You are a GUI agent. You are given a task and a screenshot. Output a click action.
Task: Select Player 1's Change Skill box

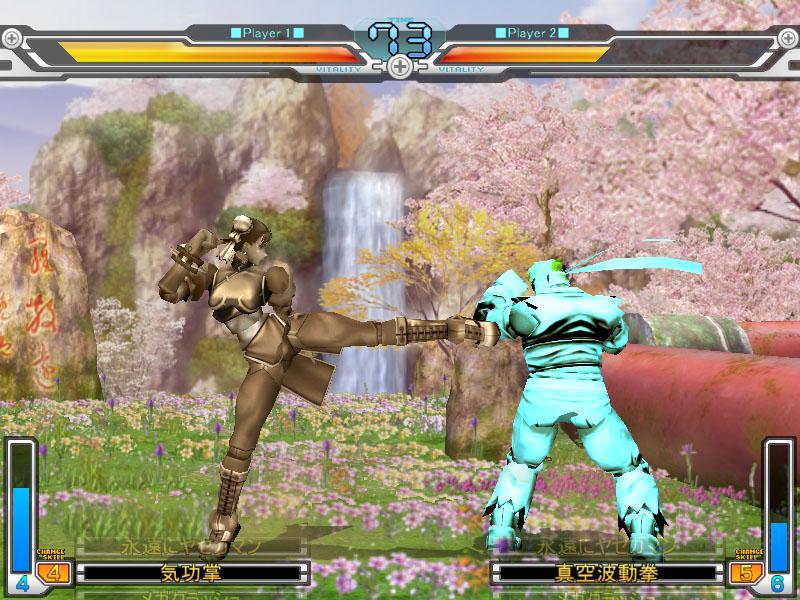coord(52,573)
